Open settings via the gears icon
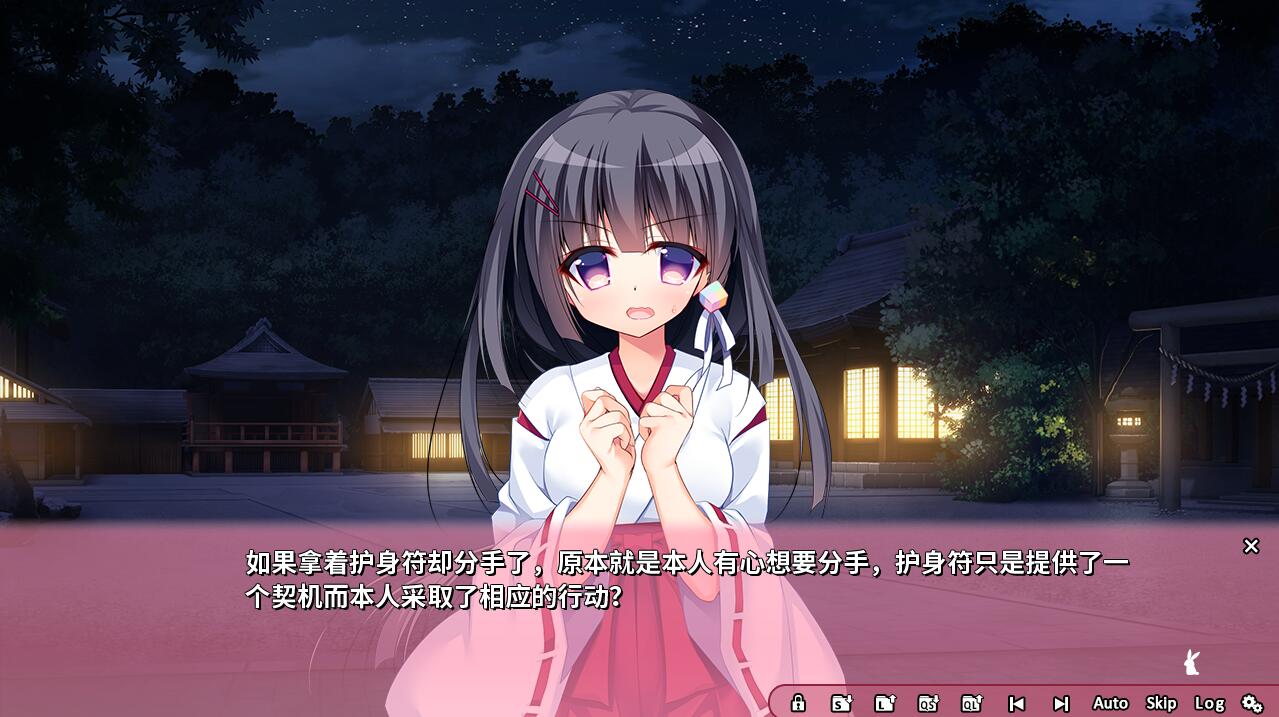Viewport: 1279px width, 717px height. coord(1252,703)
